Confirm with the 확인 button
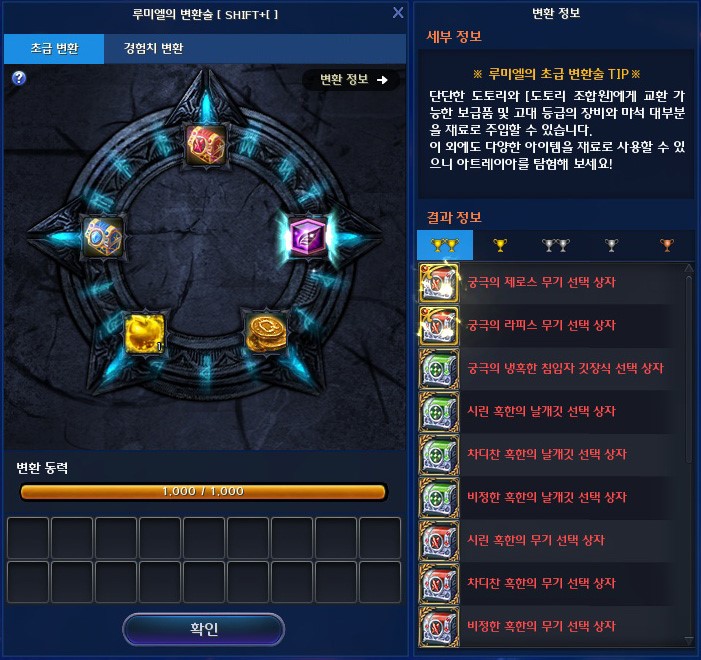701x660 pixels. point(203,629)
